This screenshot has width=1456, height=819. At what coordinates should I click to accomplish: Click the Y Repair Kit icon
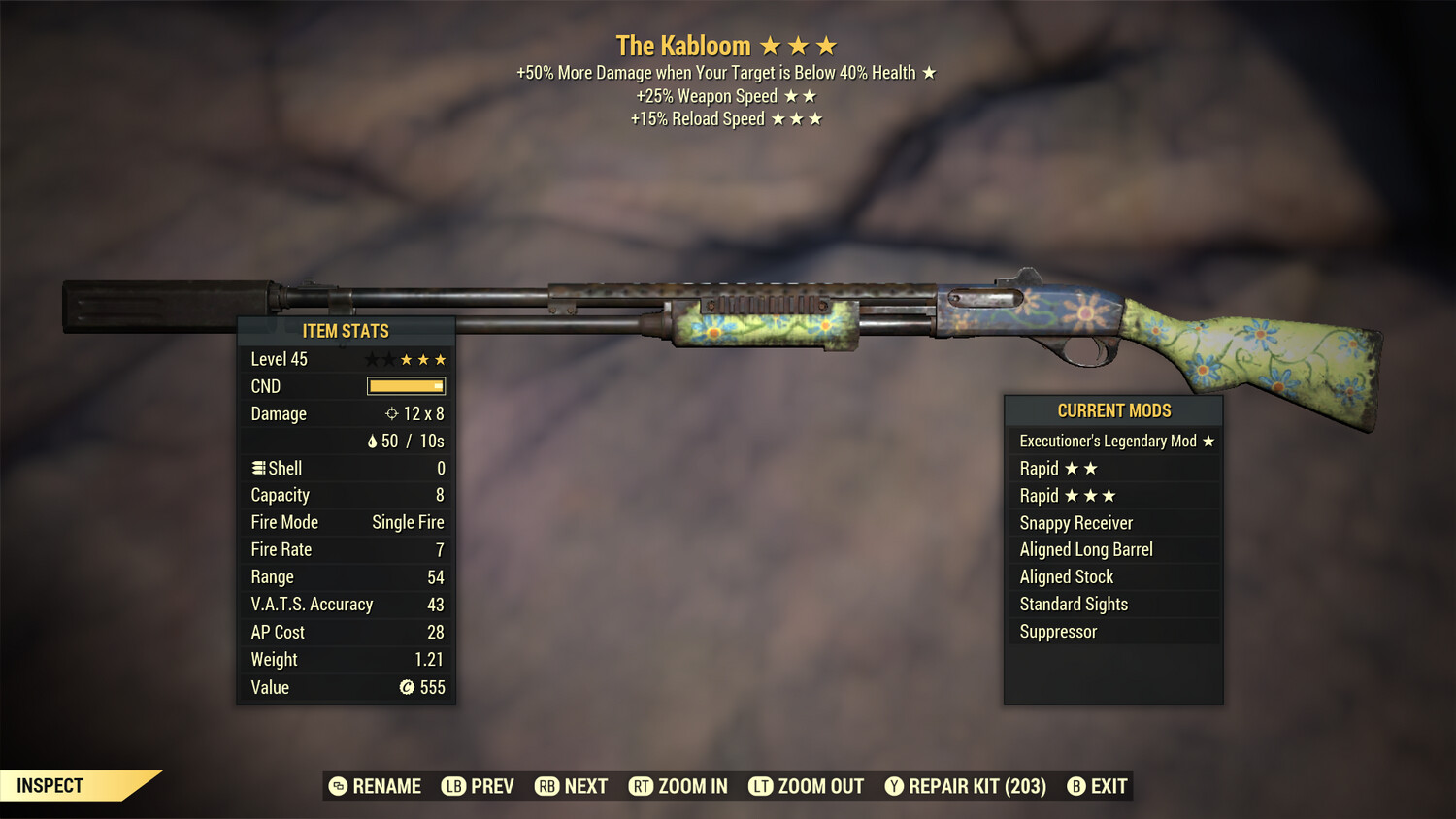pos(894,786)
